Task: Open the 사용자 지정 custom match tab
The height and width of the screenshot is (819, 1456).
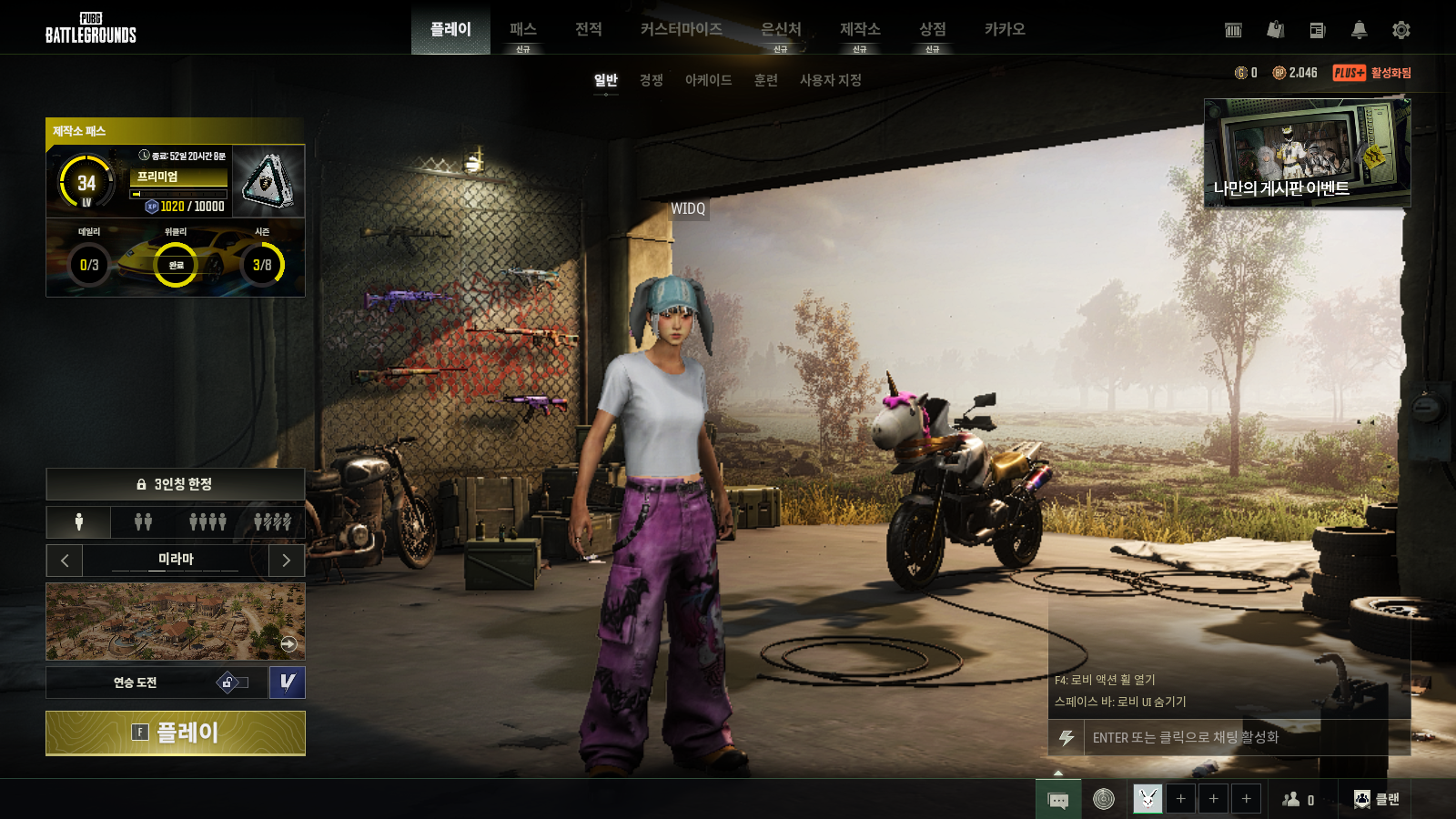Action: pyautogui.click(x=830, y=80)
